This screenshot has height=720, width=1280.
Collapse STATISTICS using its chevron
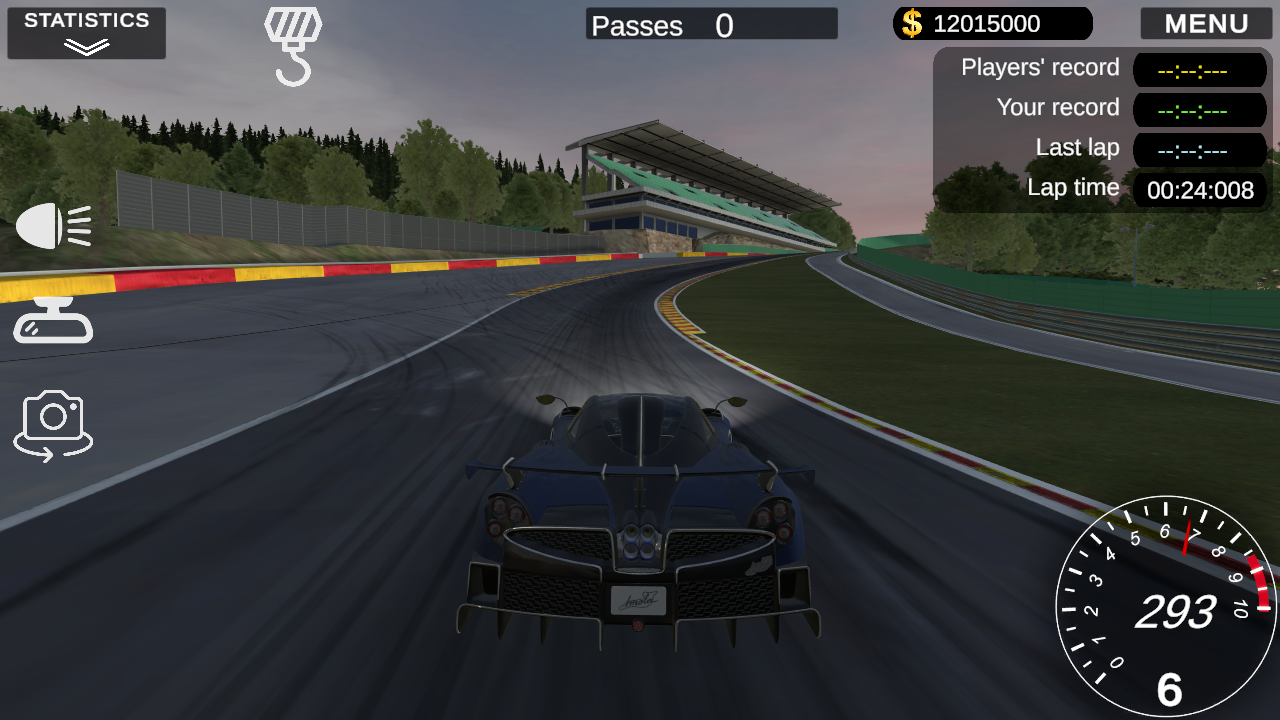pos(85,44)
